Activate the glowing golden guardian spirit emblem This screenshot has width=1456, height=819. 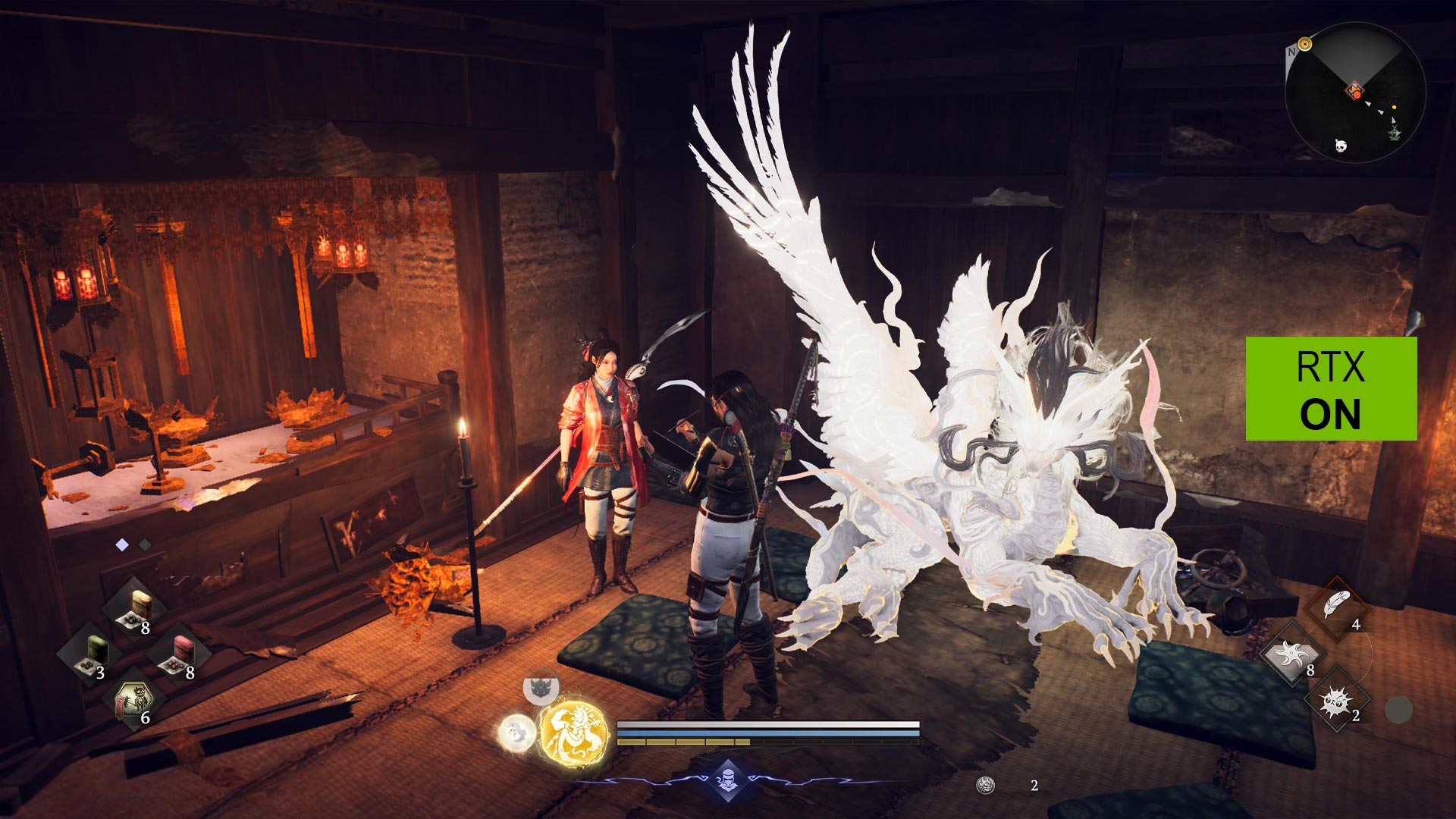pos(574,733)
